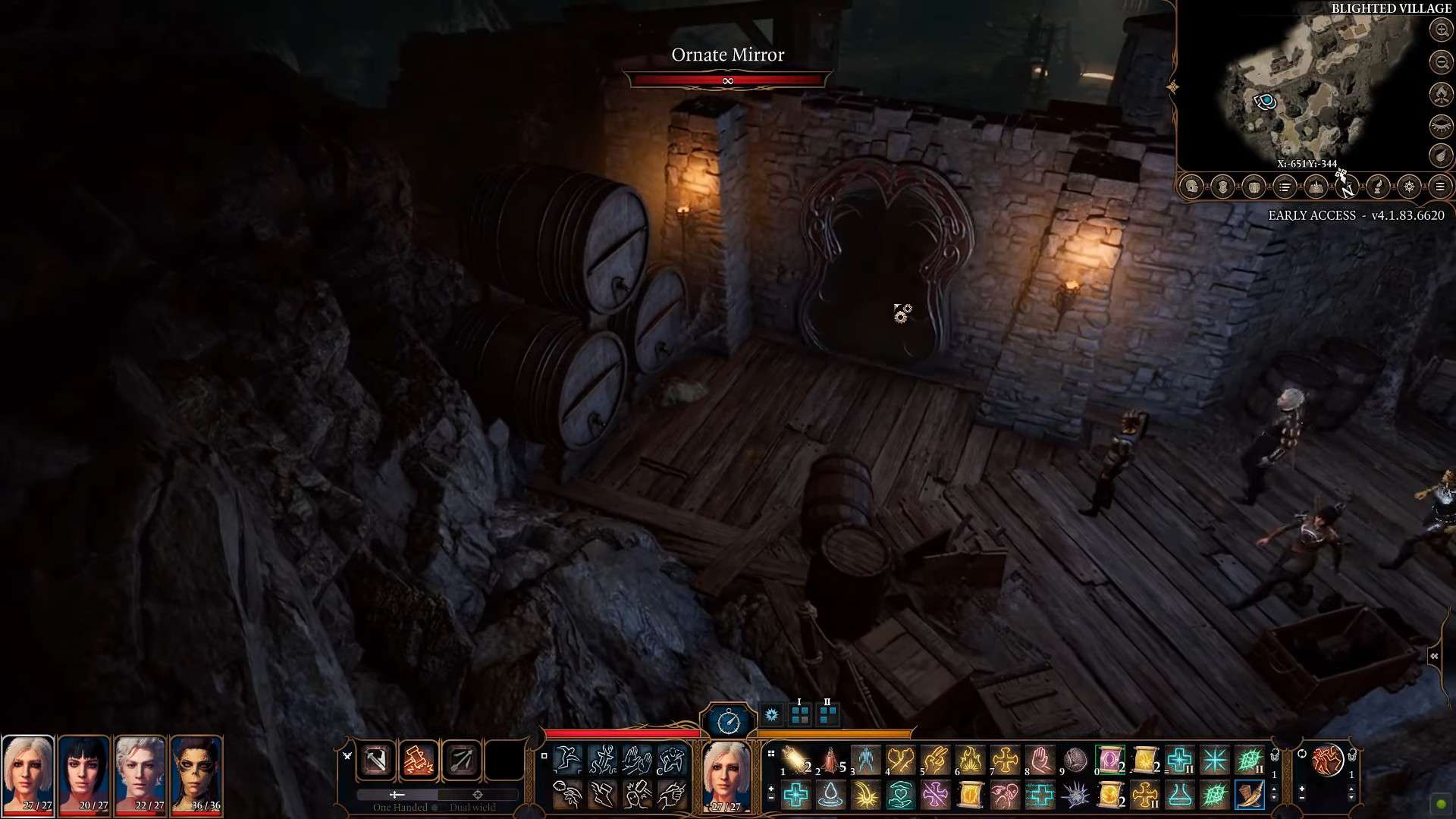The height and width of the screenshot is (819, 1456).
Task: Activate the orange hammer strike ability
Action: [419, 760]
